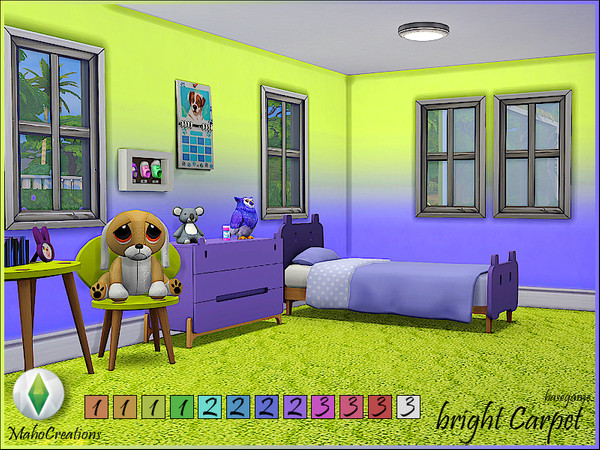The height and width of the screenshot is (450, 600).
Task: Choose the bright green swatch numbered 1
Action: click(181, 406)
